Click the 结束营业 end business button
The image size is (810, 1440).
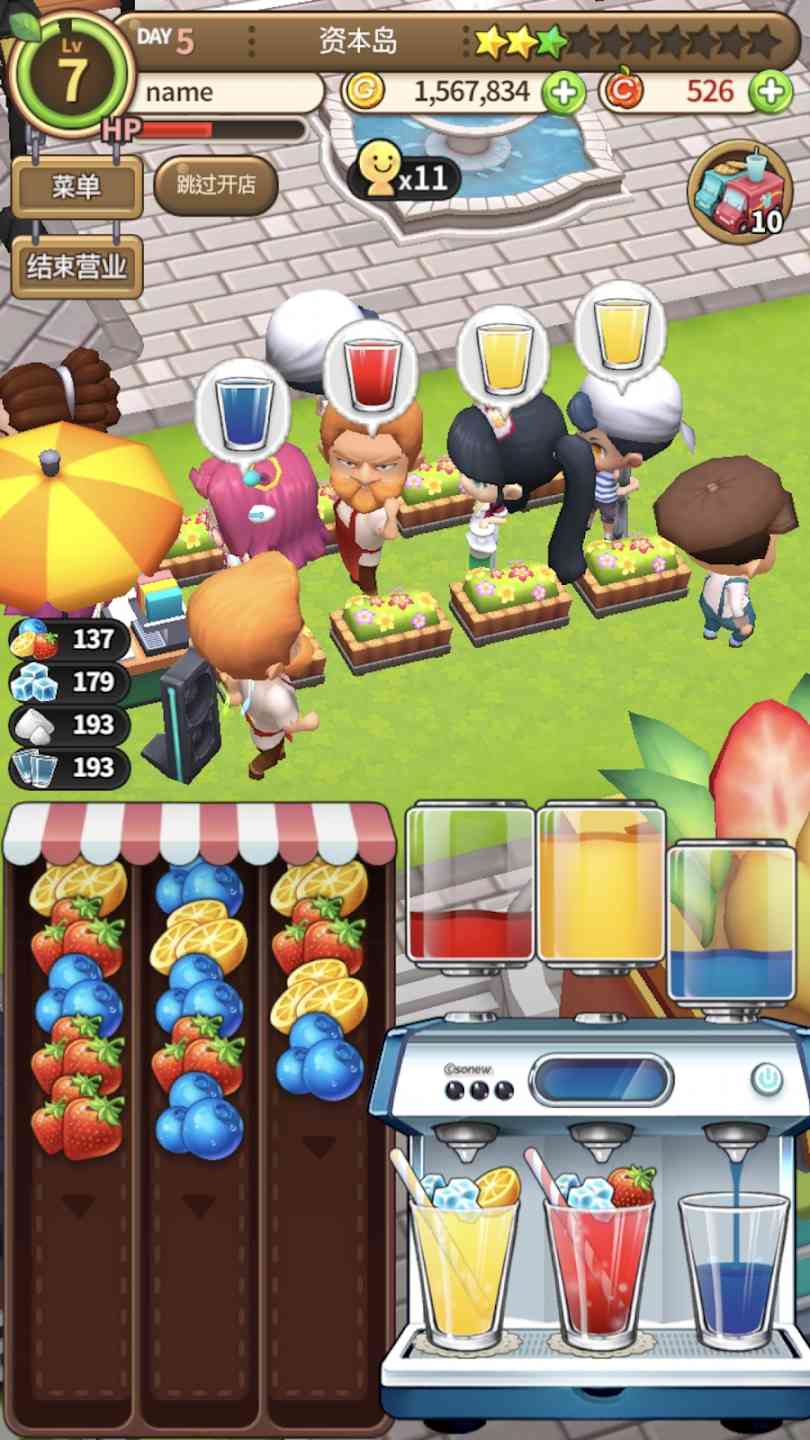pos(76,267)
